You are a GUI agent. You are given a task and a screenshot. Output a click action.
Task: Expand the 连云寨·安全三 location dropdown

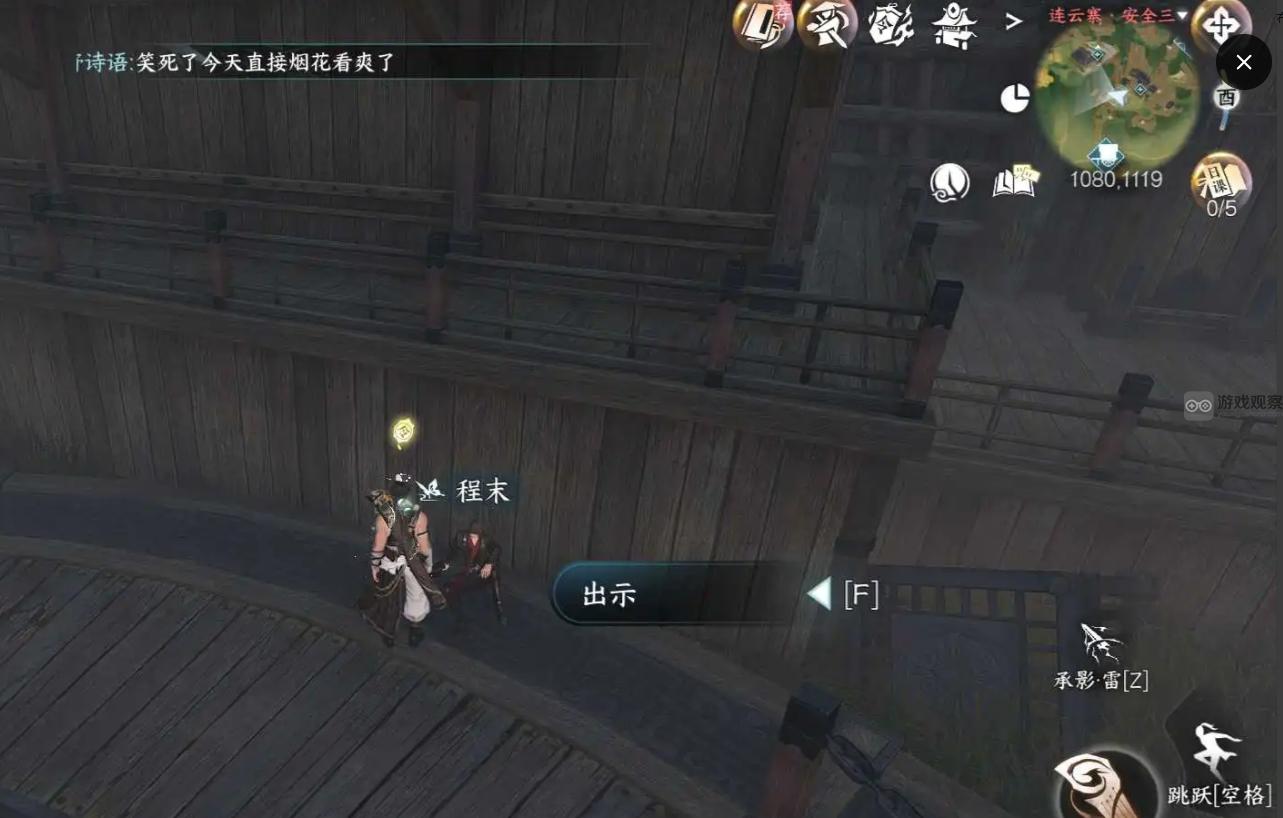1117,16
